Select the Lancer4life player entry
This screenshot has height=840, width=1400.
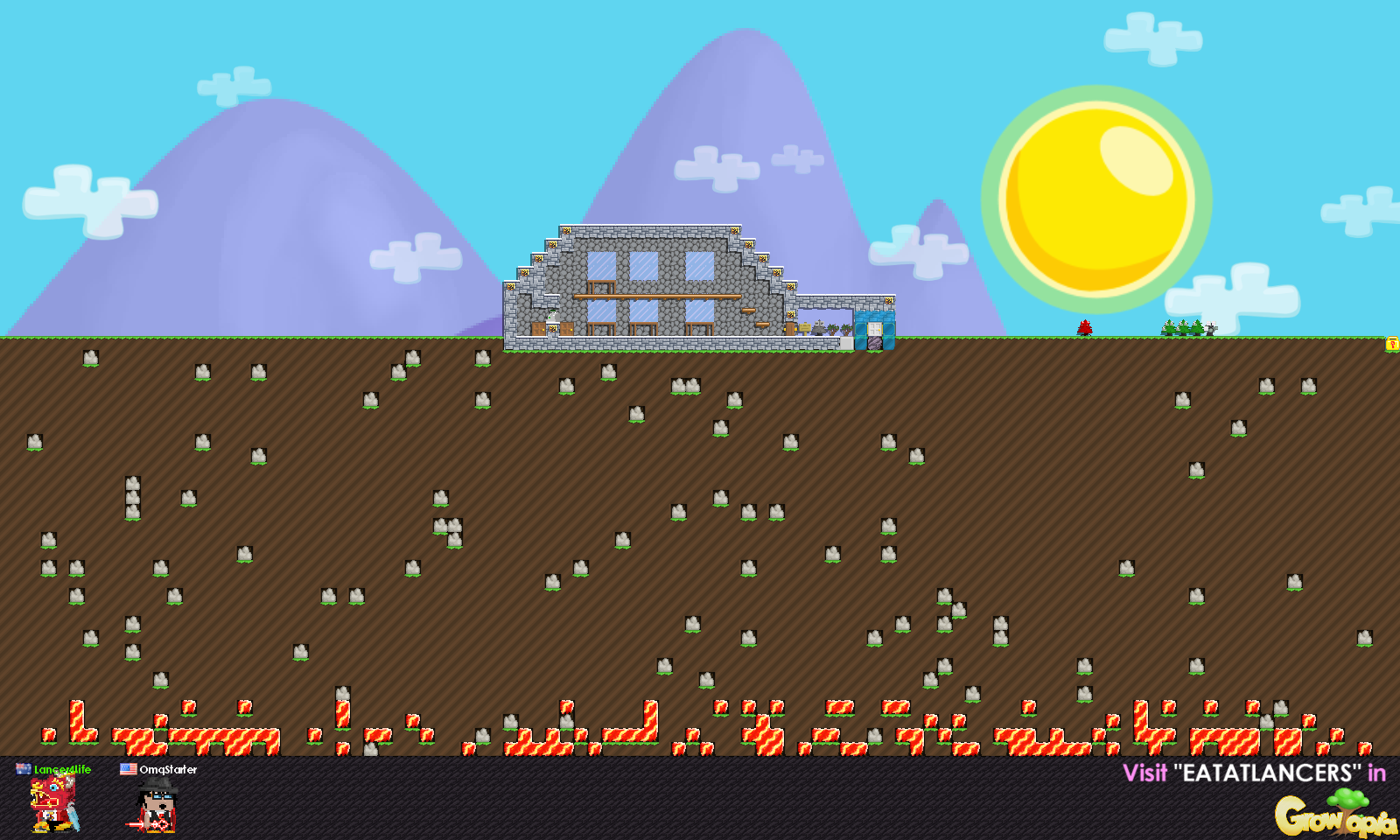point(54,798)
